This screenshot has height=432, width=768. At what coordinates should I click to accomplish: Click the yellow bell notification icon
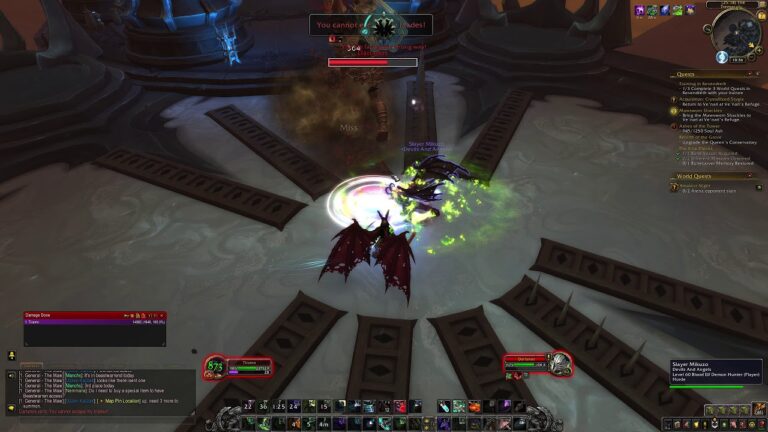pyautogui.click(x=11, y=355)
